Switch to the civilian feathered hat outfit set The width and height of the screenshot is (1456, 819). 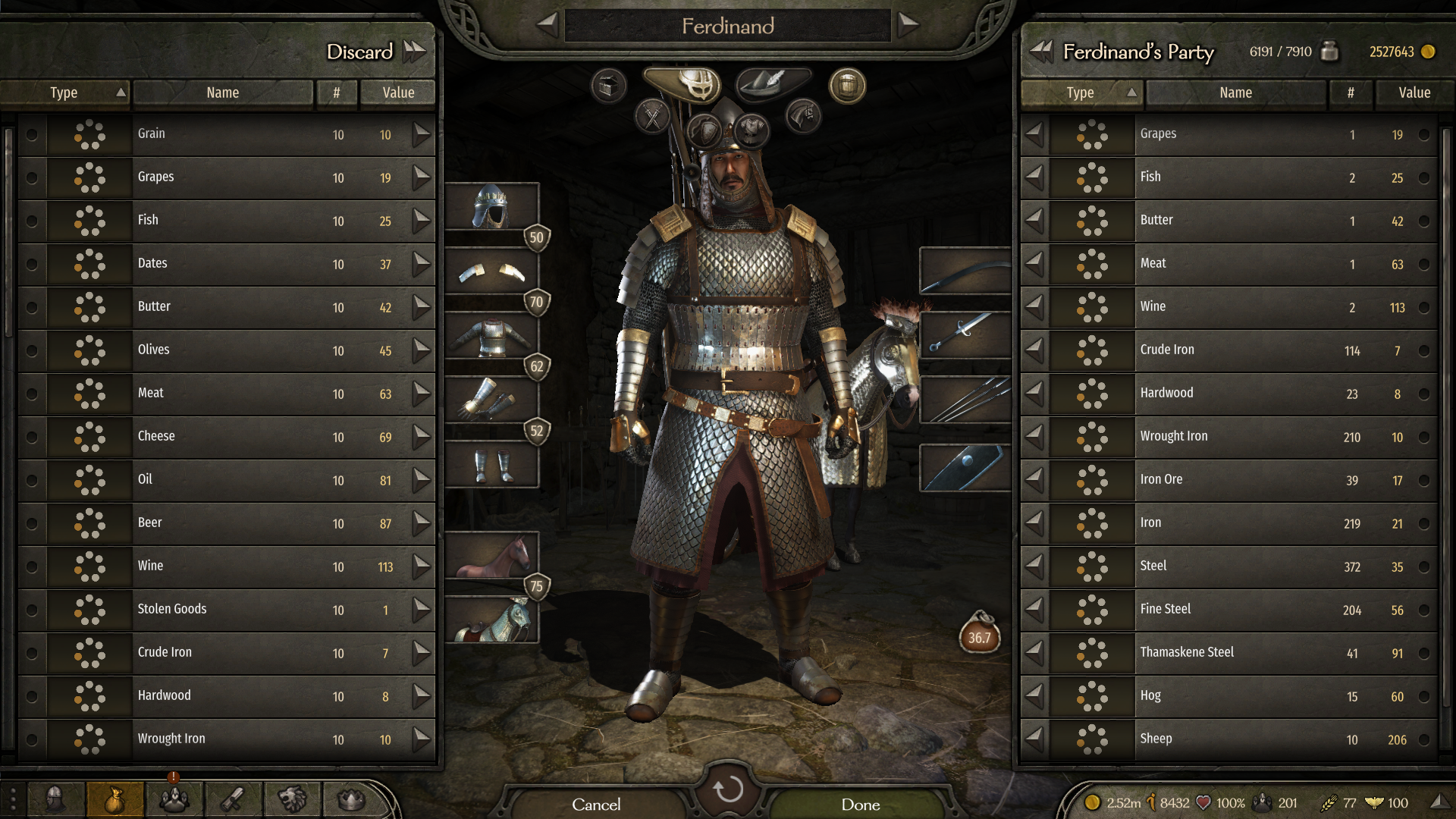point(764,85)
